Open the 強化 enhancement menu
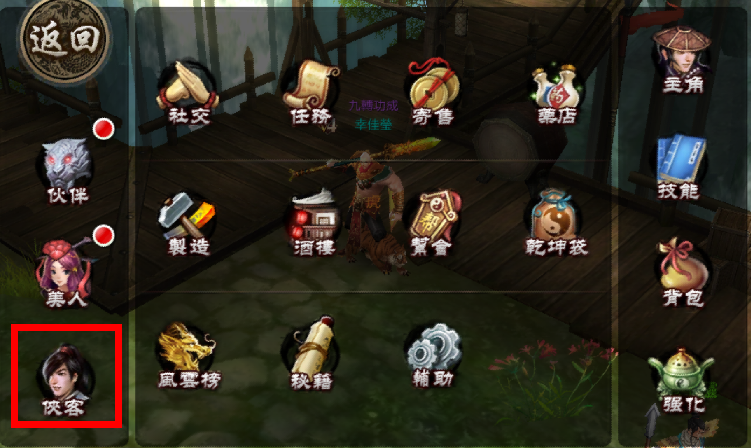This screenshot has width=751, height=448. pyautogui.click(x=680, y=382)
